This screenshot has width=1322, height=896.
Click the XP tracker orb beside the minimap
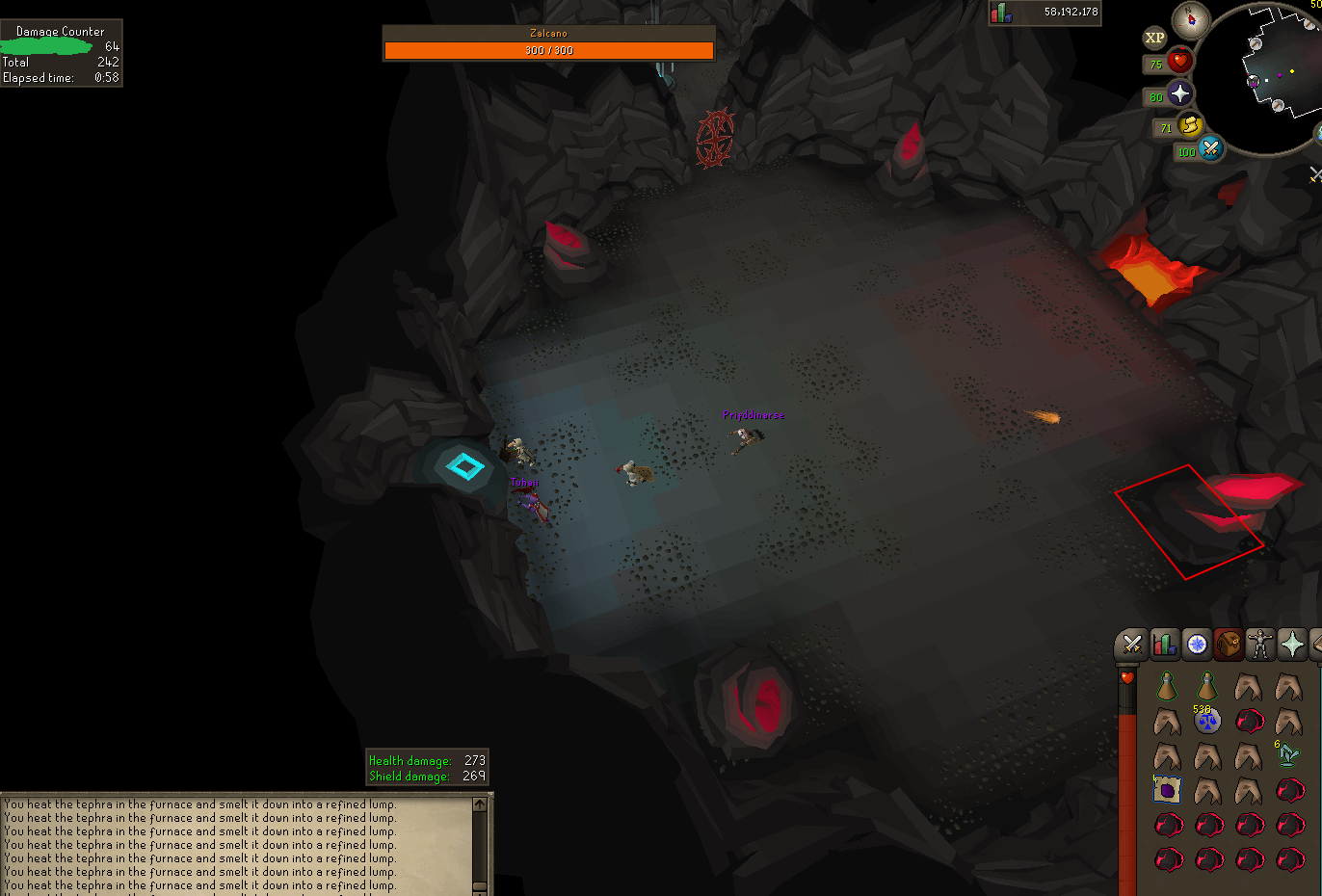click(1154, 38)
